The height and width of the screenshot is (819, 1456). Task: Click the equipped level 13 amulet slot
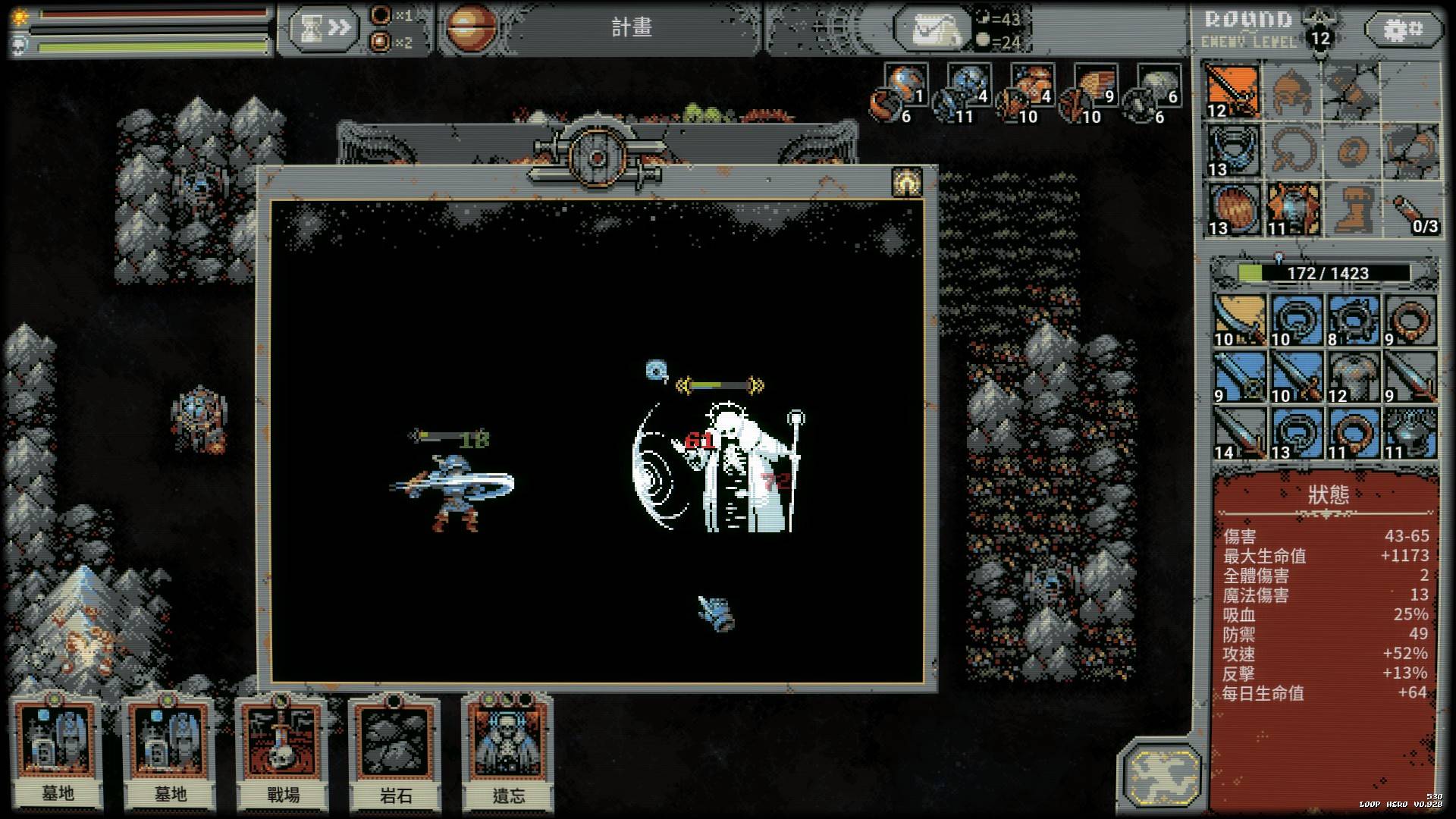1234,150
